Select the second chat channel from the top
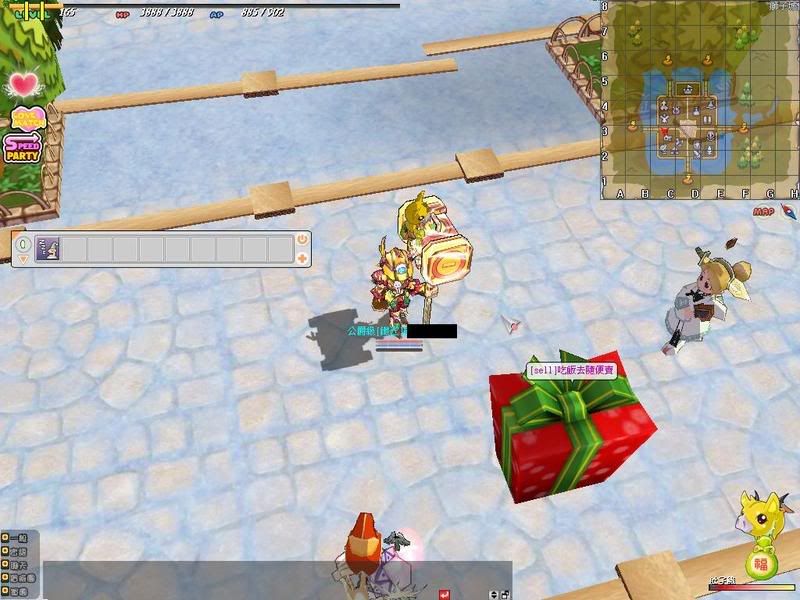This screenshot has height=600, width=800. tap(20, 551)
